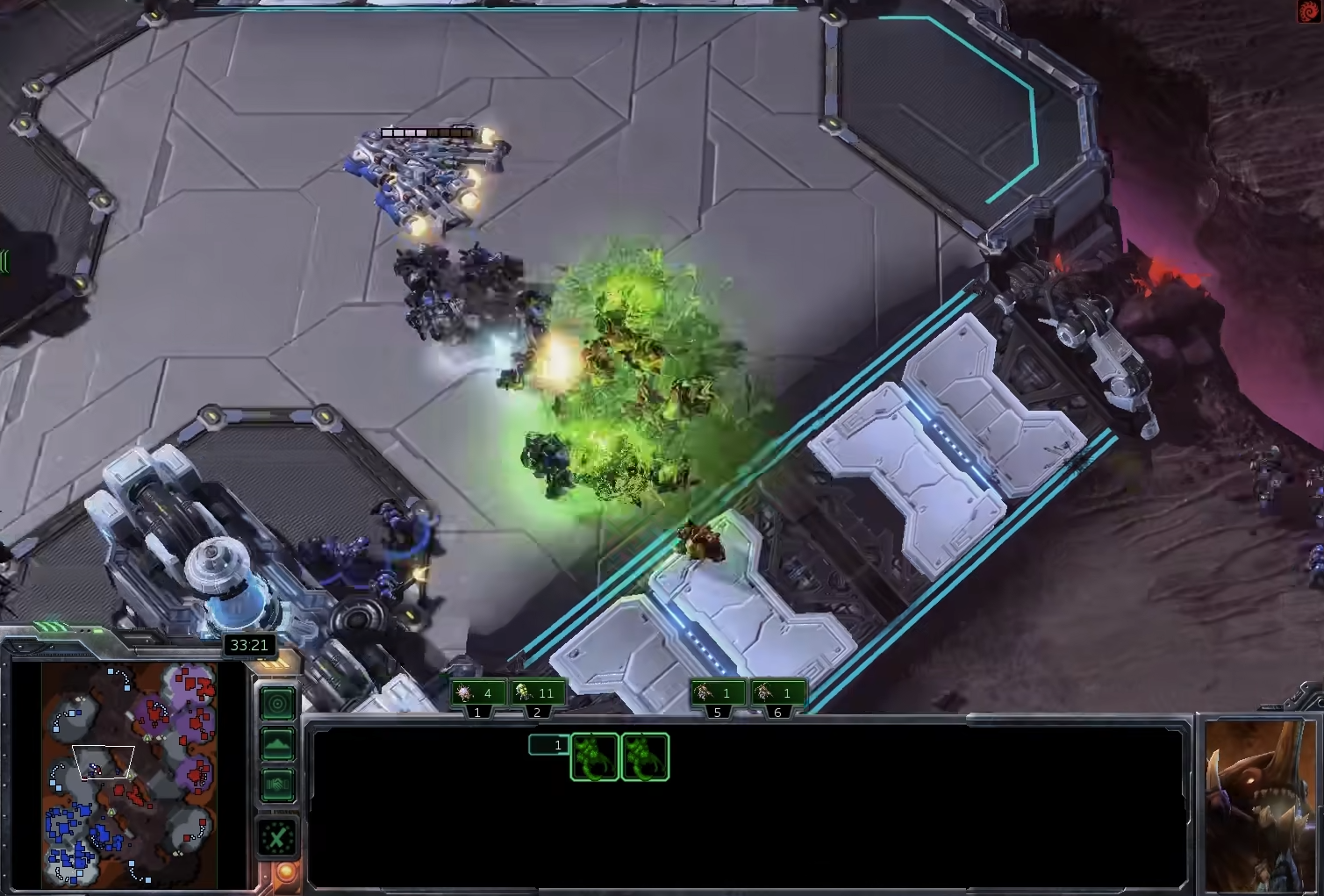This screenshot has height=896, width=1324.
Task: Select control group 6
Action: (777, 693)
